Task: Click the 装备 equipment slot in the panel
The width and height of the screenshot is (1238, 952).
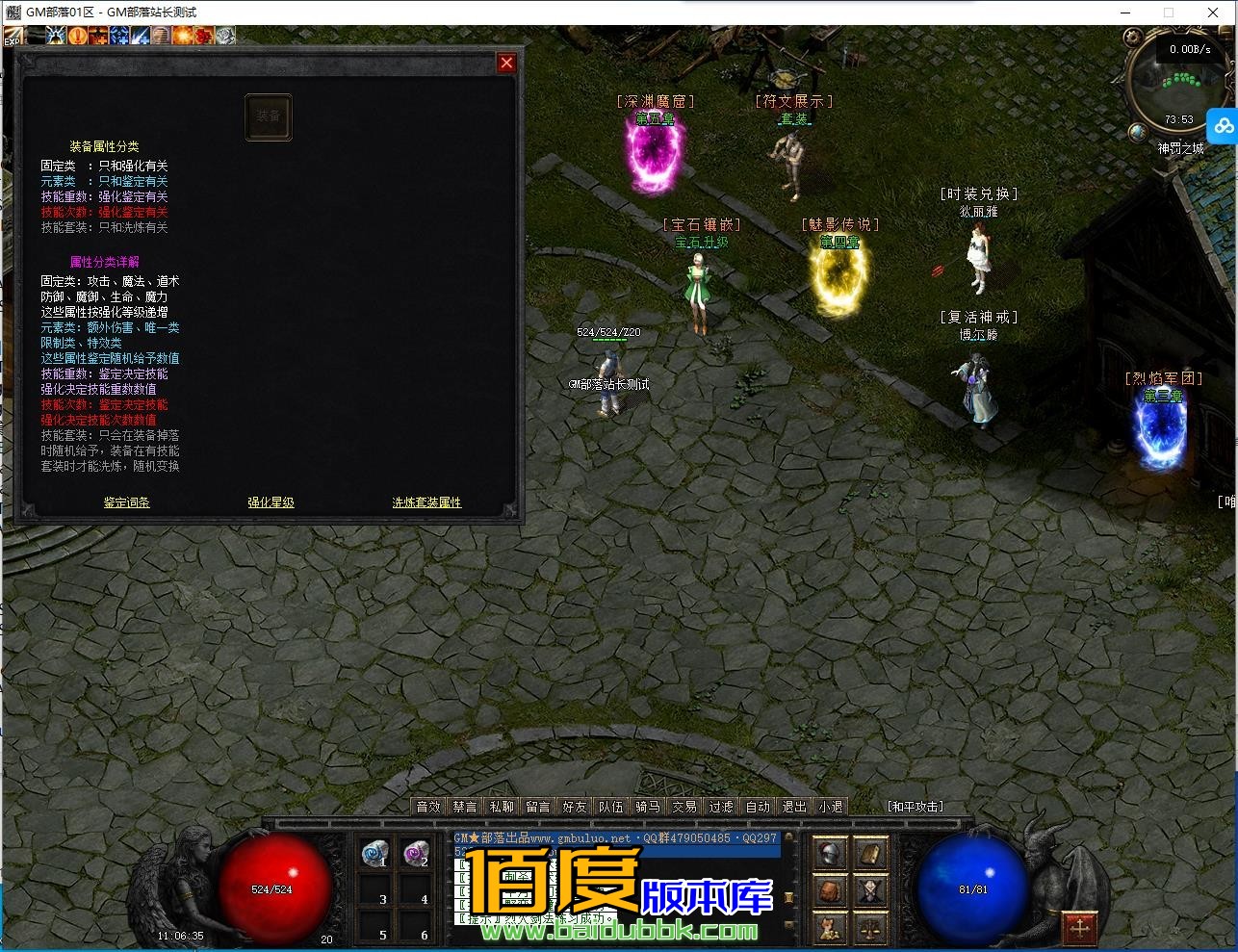Action: pos(268,117)
